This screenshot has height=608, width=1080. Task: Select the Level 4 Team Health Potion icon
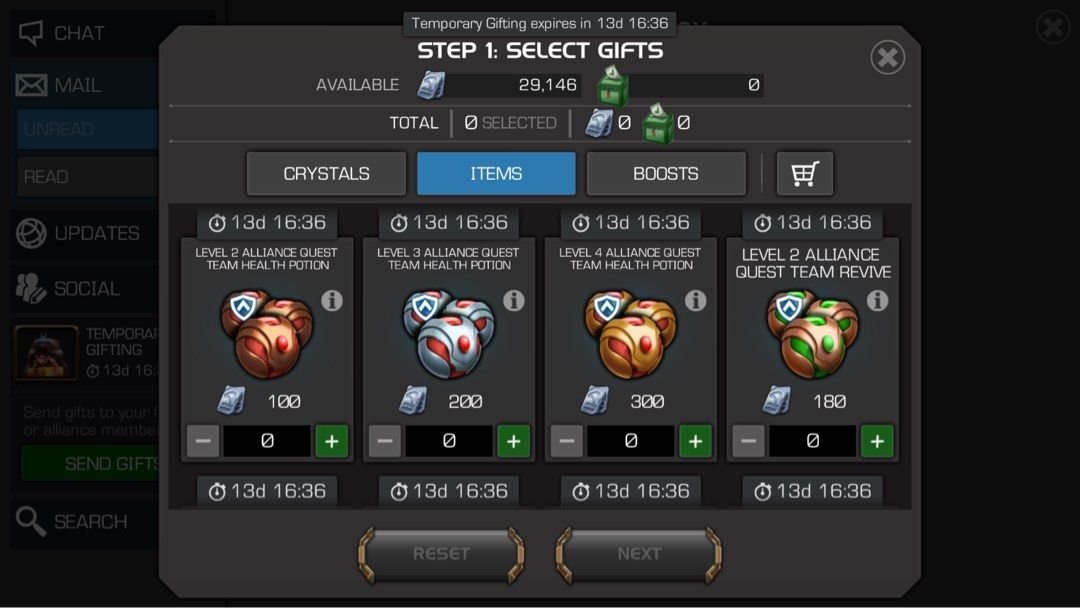[630, 335]
